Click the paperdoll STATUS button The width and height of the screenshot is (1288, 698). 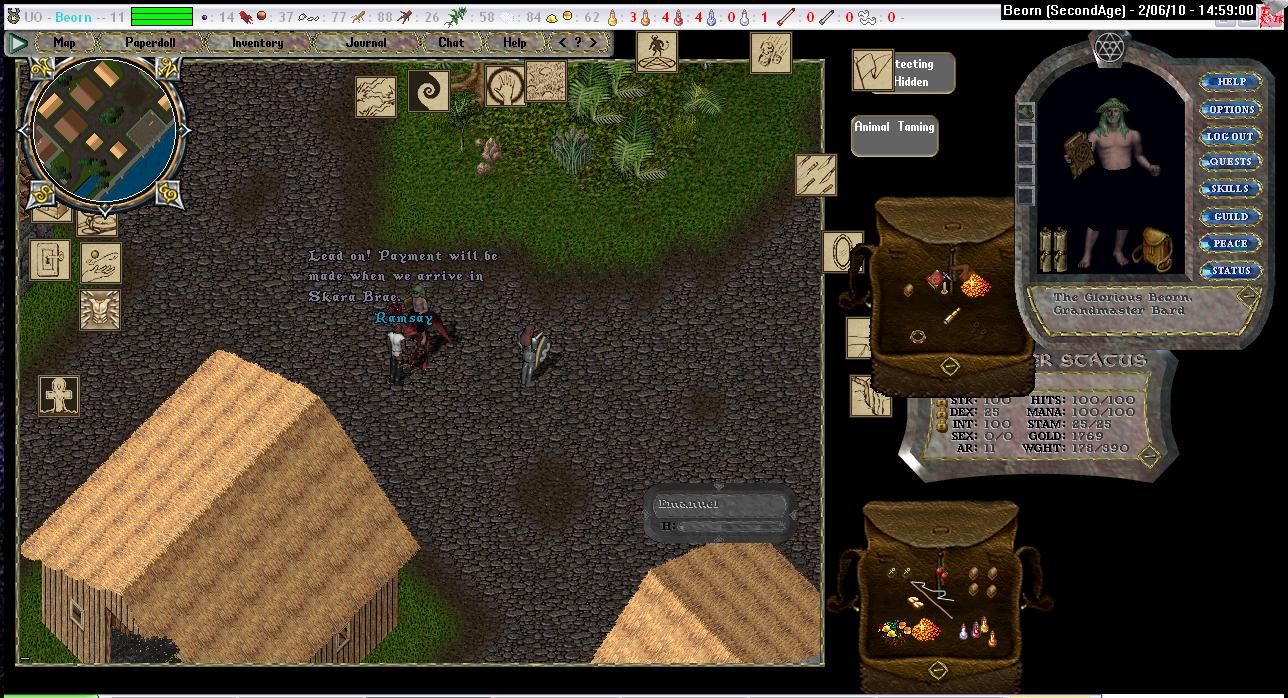pyautogui.click(x=1230, y=270)
